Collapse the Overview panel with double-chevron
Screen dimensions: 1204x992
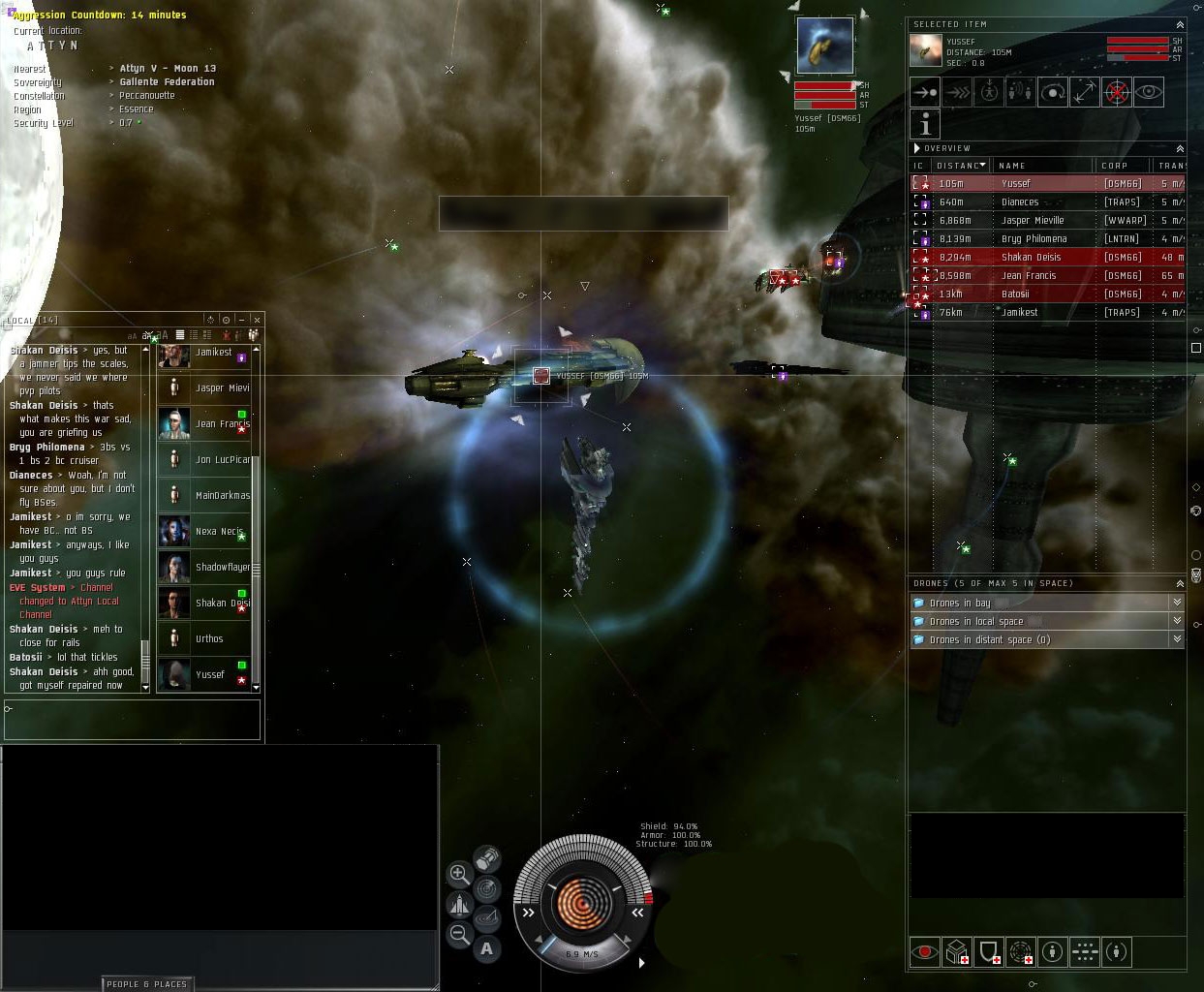point(1179,149)
